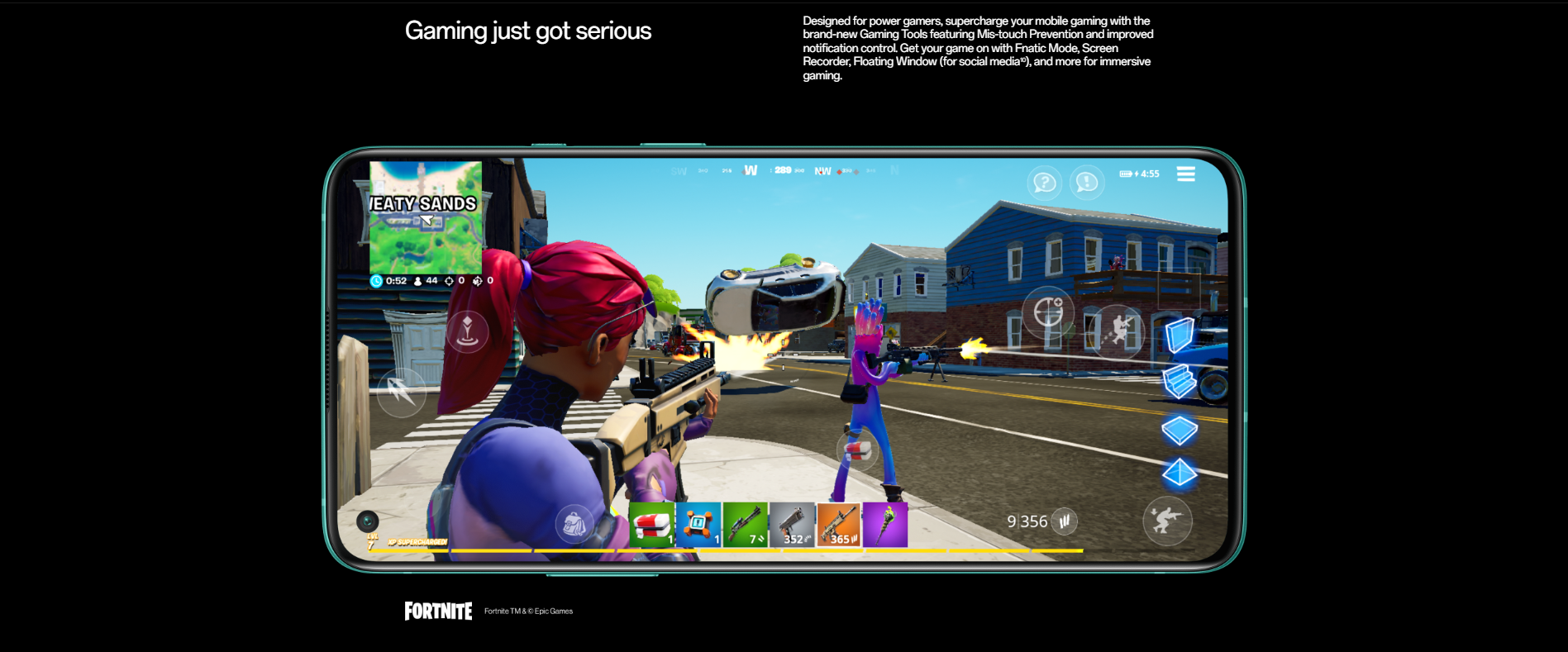The image size is (1568, 652).
Task: Open the hamburger main menu
Action: pyautogui.click(x=1185, y=174)
